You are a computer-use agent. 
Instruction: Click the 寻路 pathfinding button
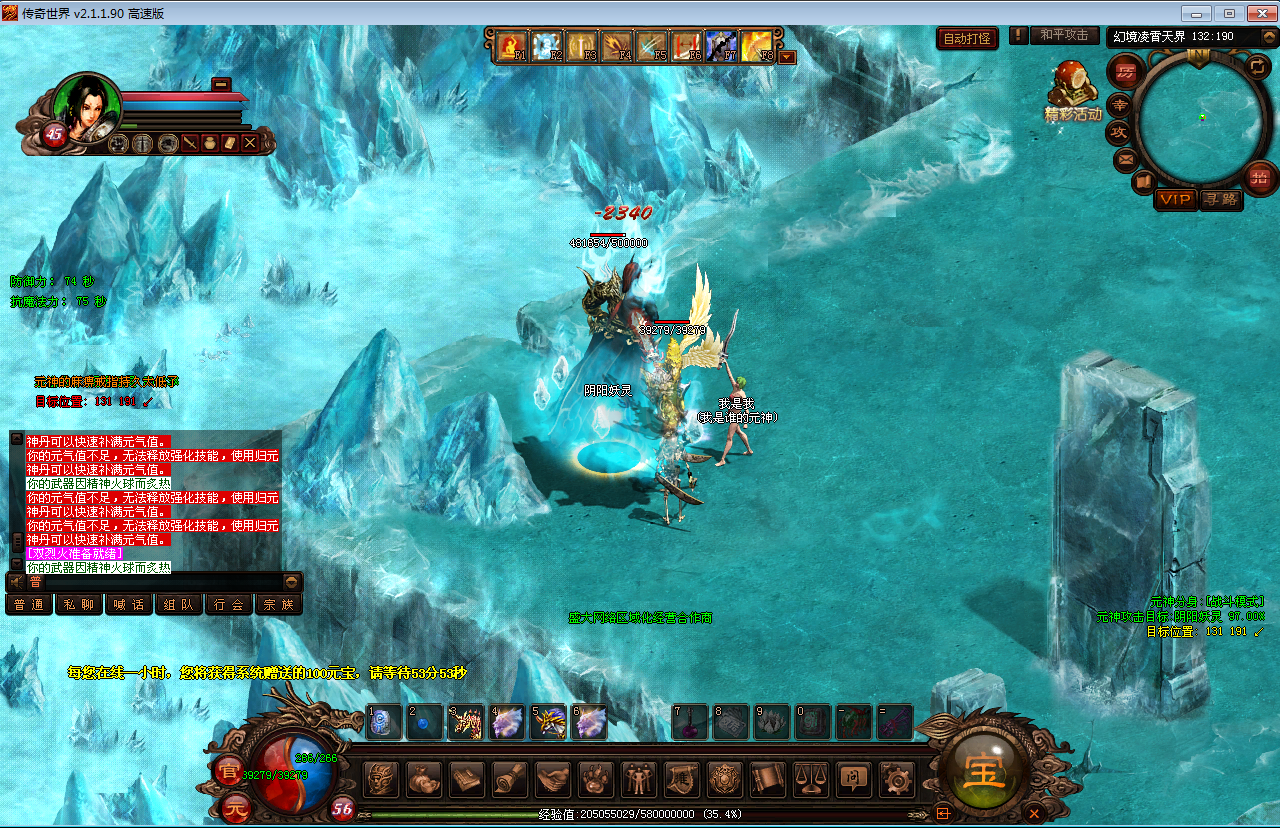[x=1221, y=199]
